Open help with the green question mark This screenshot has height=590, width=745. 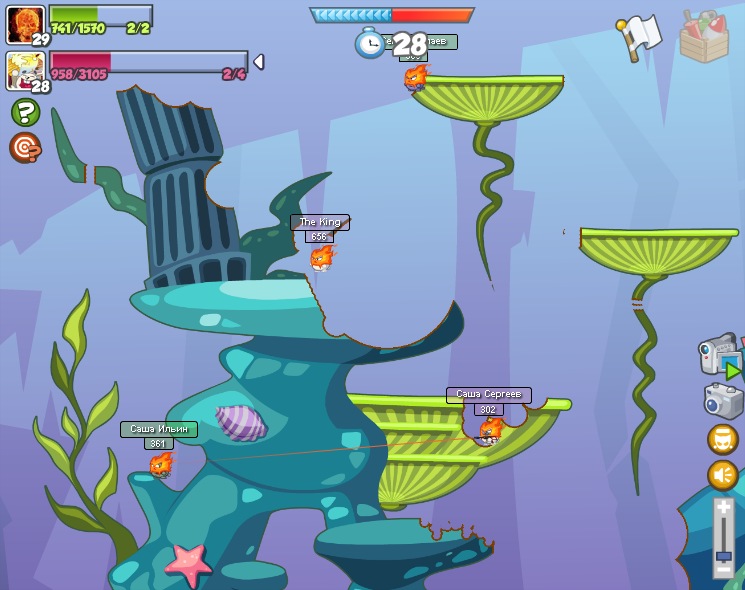pyautogui.click(x=26, y=111)
